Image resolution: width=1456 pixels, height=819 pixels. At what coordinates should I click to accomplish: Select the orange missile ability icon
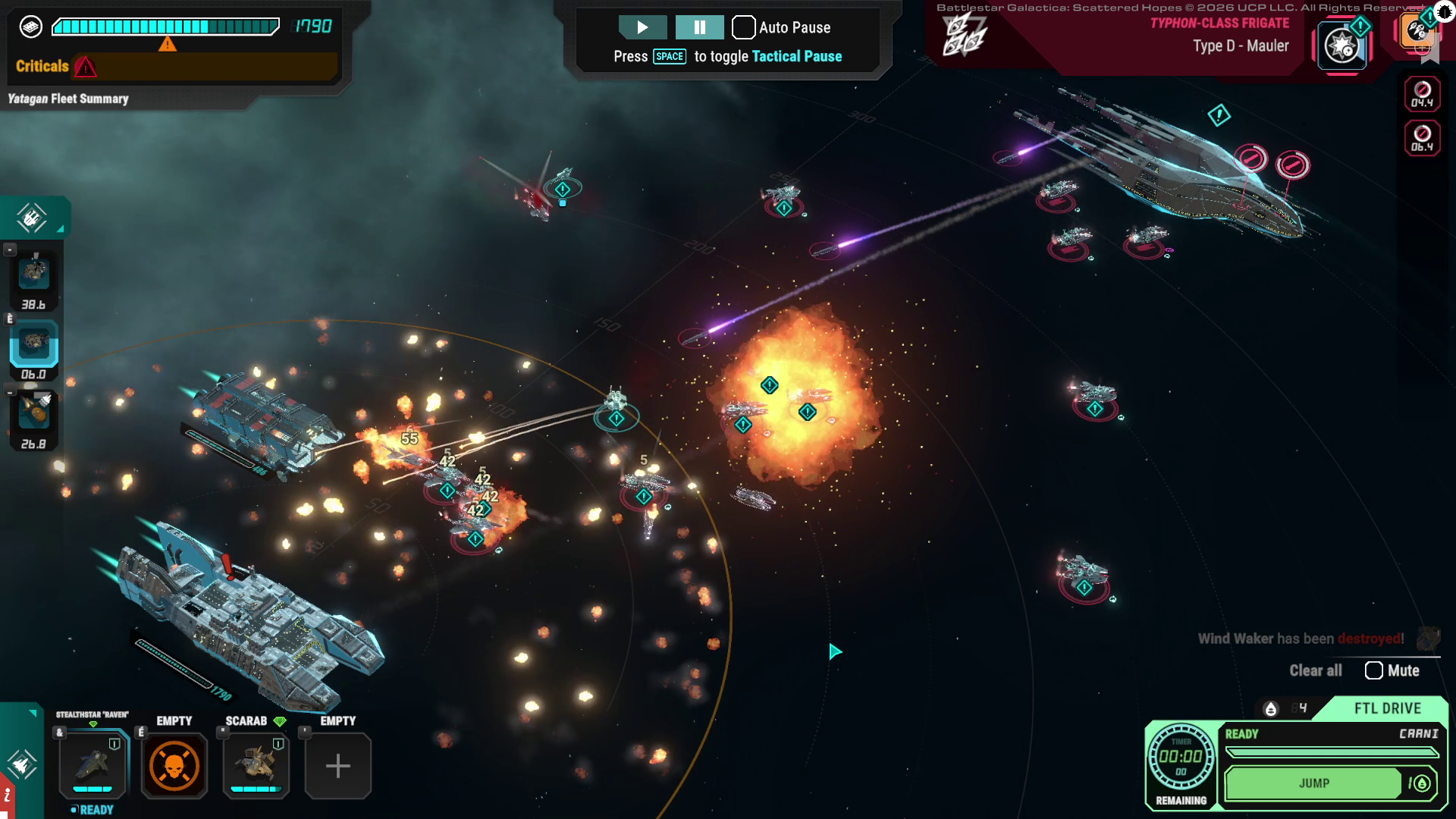pyautogui.click(x=1415, y=32)
